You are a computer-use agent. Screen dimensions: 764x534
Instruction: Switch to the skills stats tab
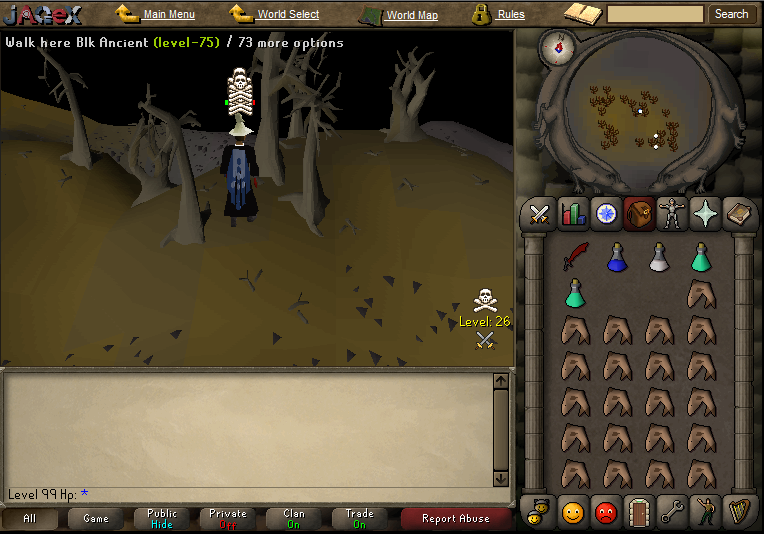(x=573, y=213)
